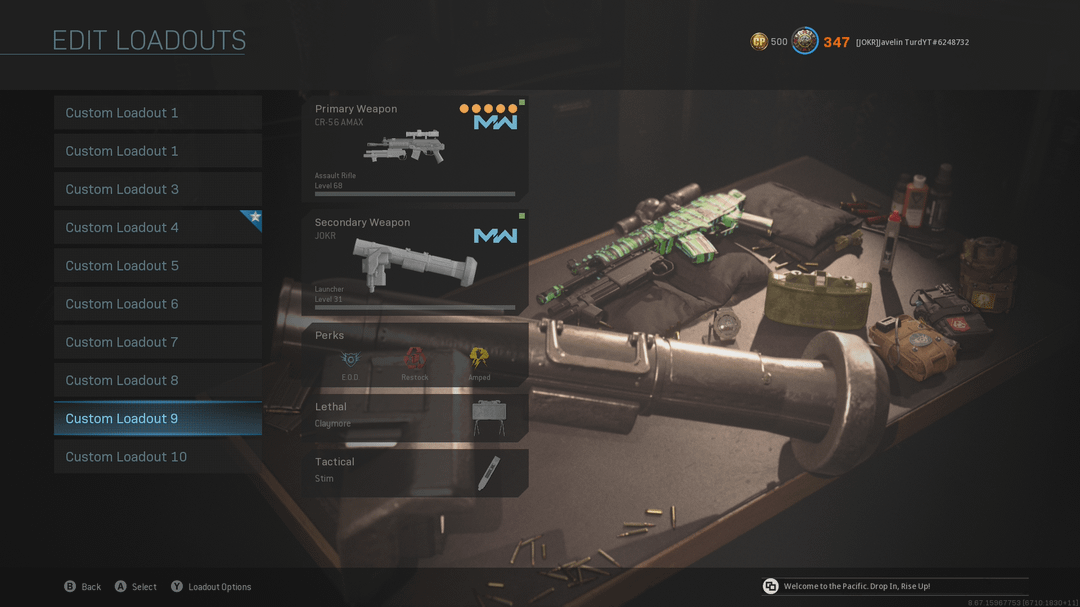Pick Custom Loadout 7

coord(157,342)
